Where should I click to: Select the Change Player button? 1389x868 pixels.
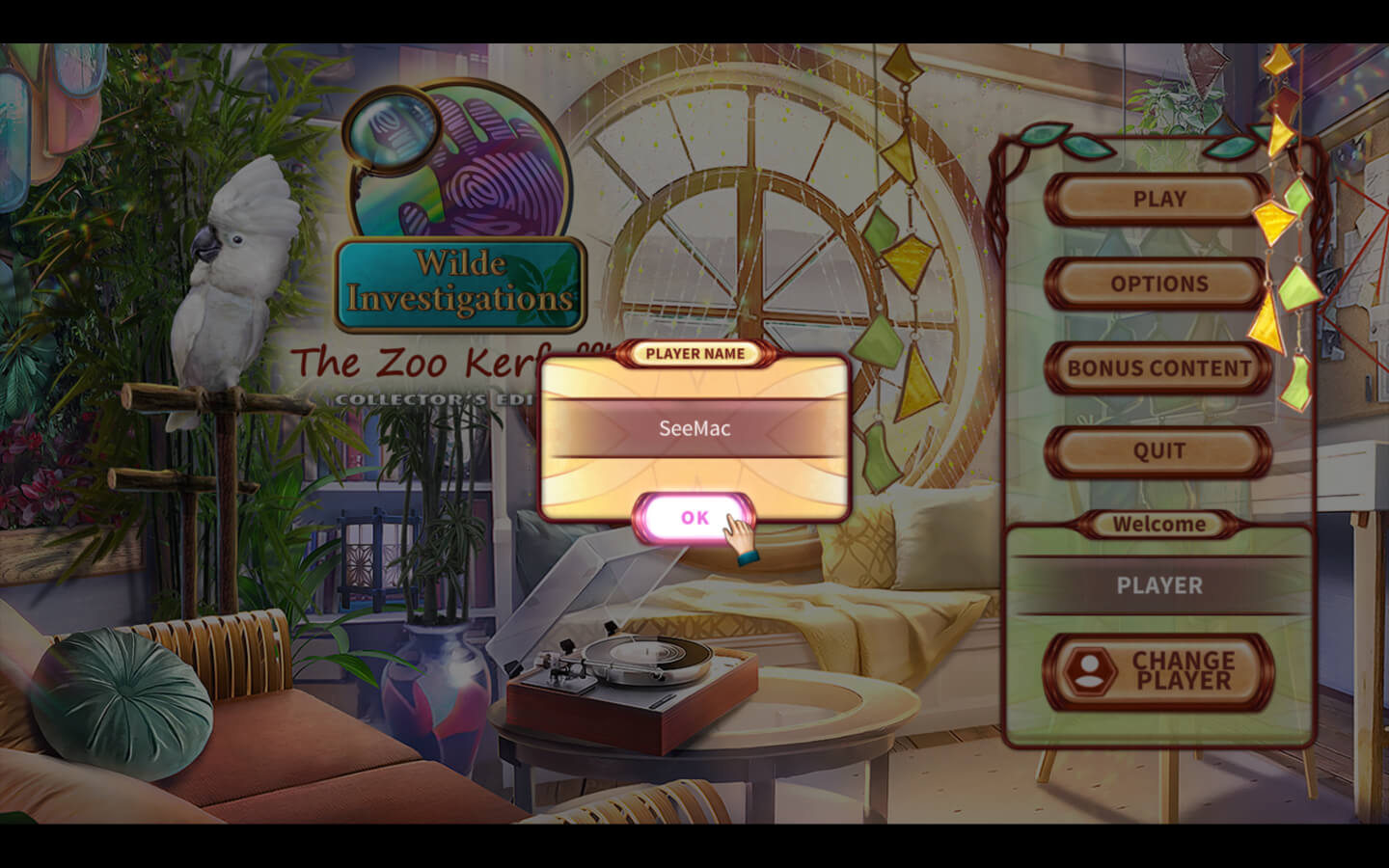pyautogui.click(x=1158, y=671)
